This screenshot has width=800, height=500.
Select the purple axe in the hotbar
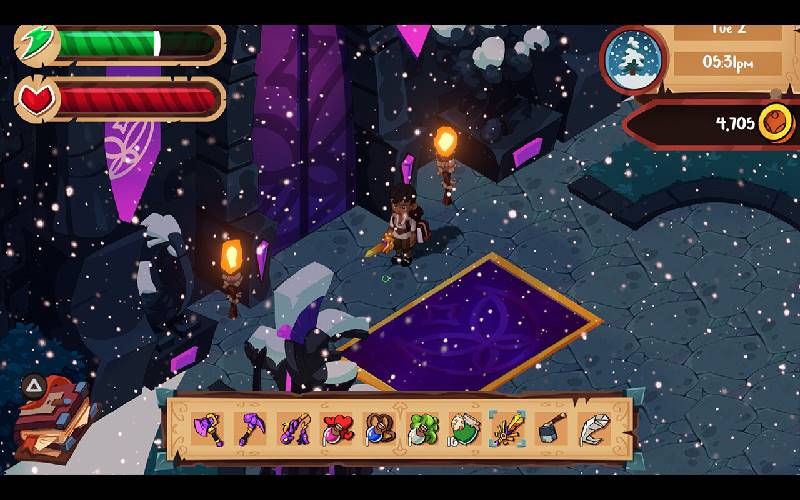207,430
